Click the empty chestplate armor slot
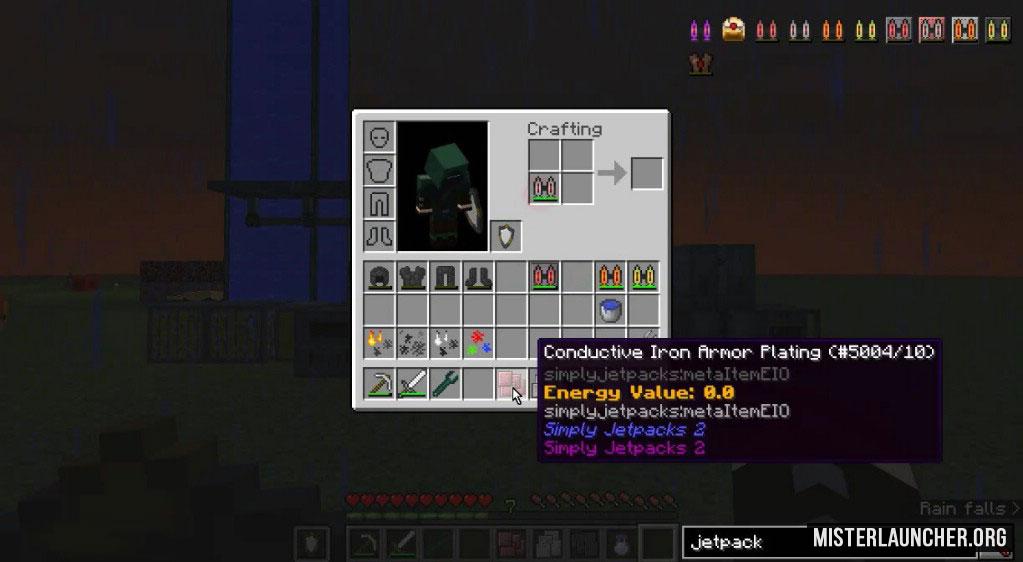 tap(380, 170)
